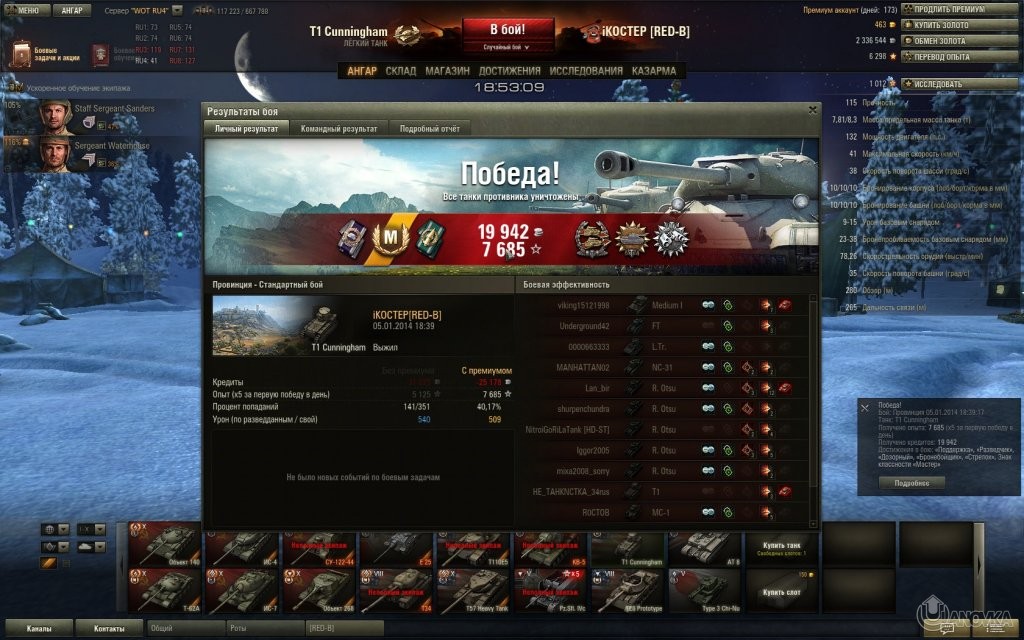Close the battle results window
This screenshot has width=1024, height=640.
pyautogui.click(x=813, y=110)
